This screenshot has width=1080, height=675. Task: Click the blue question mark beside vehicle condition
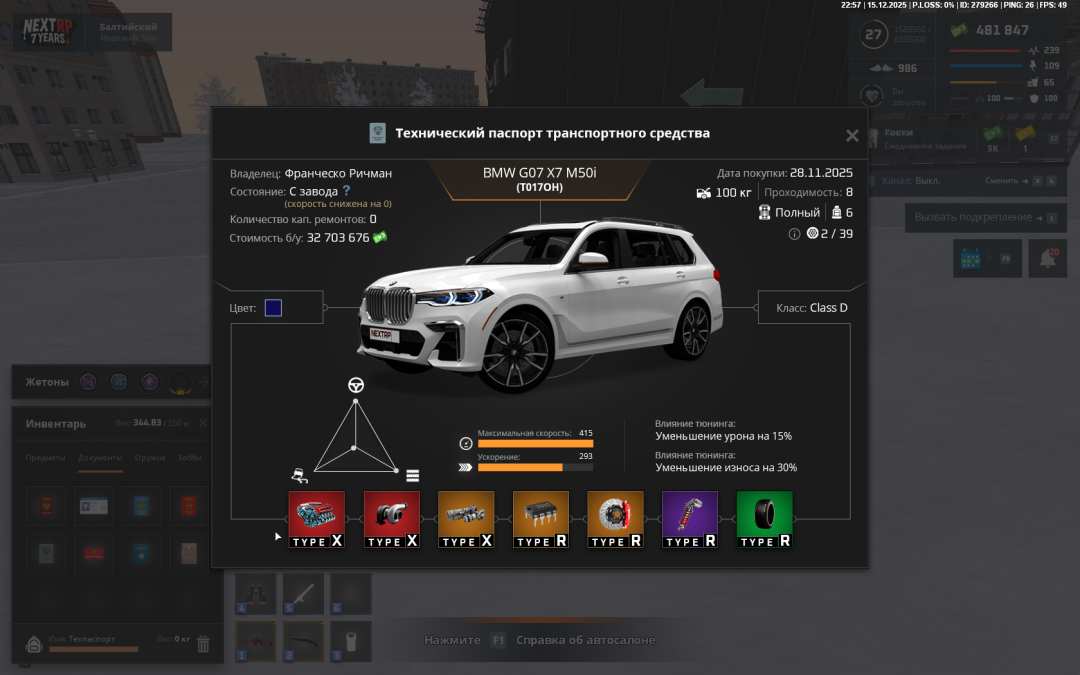click(347, 190)
